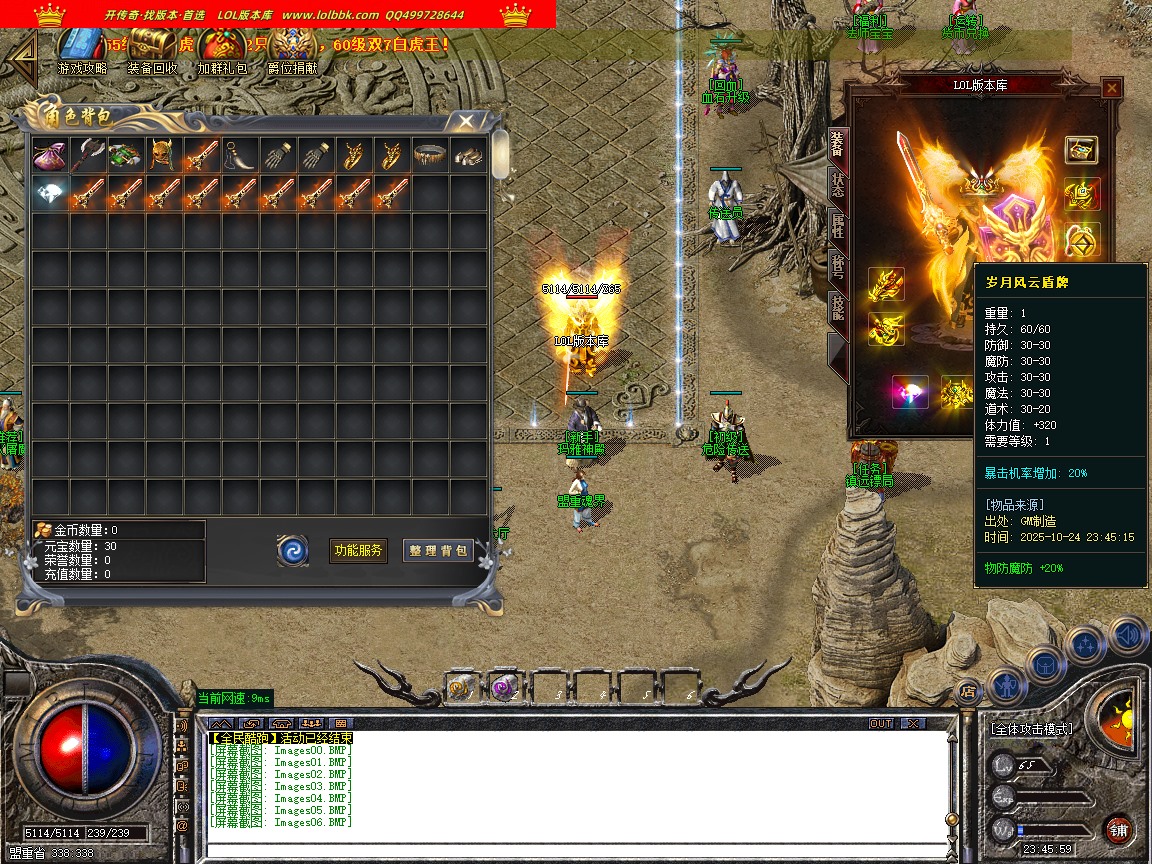Switch to the 技能 skills tab
This screenshot has height=864, width=1152.
838,307
